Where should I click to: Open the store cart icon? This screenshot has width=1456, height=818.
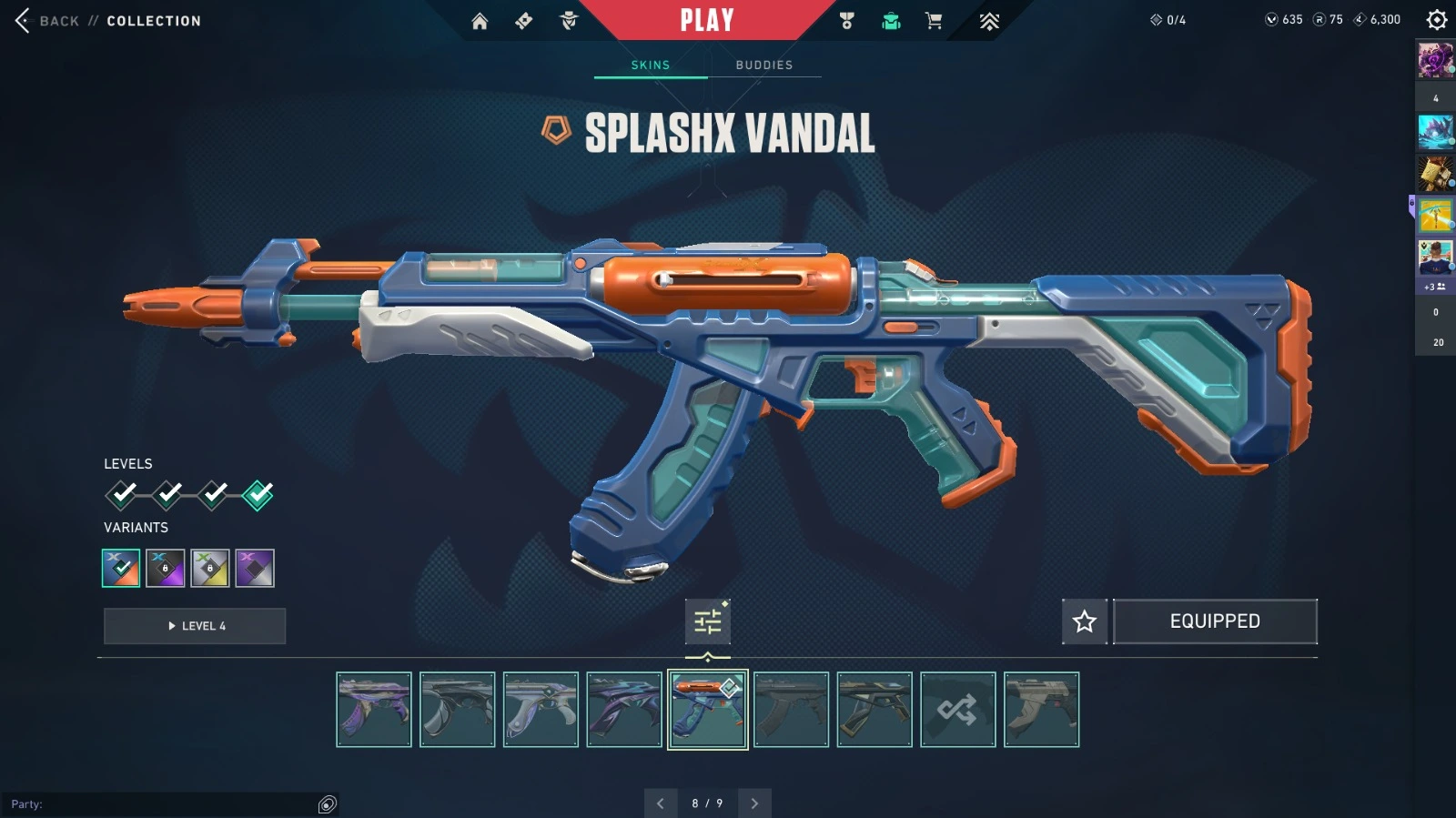point(934,21)
